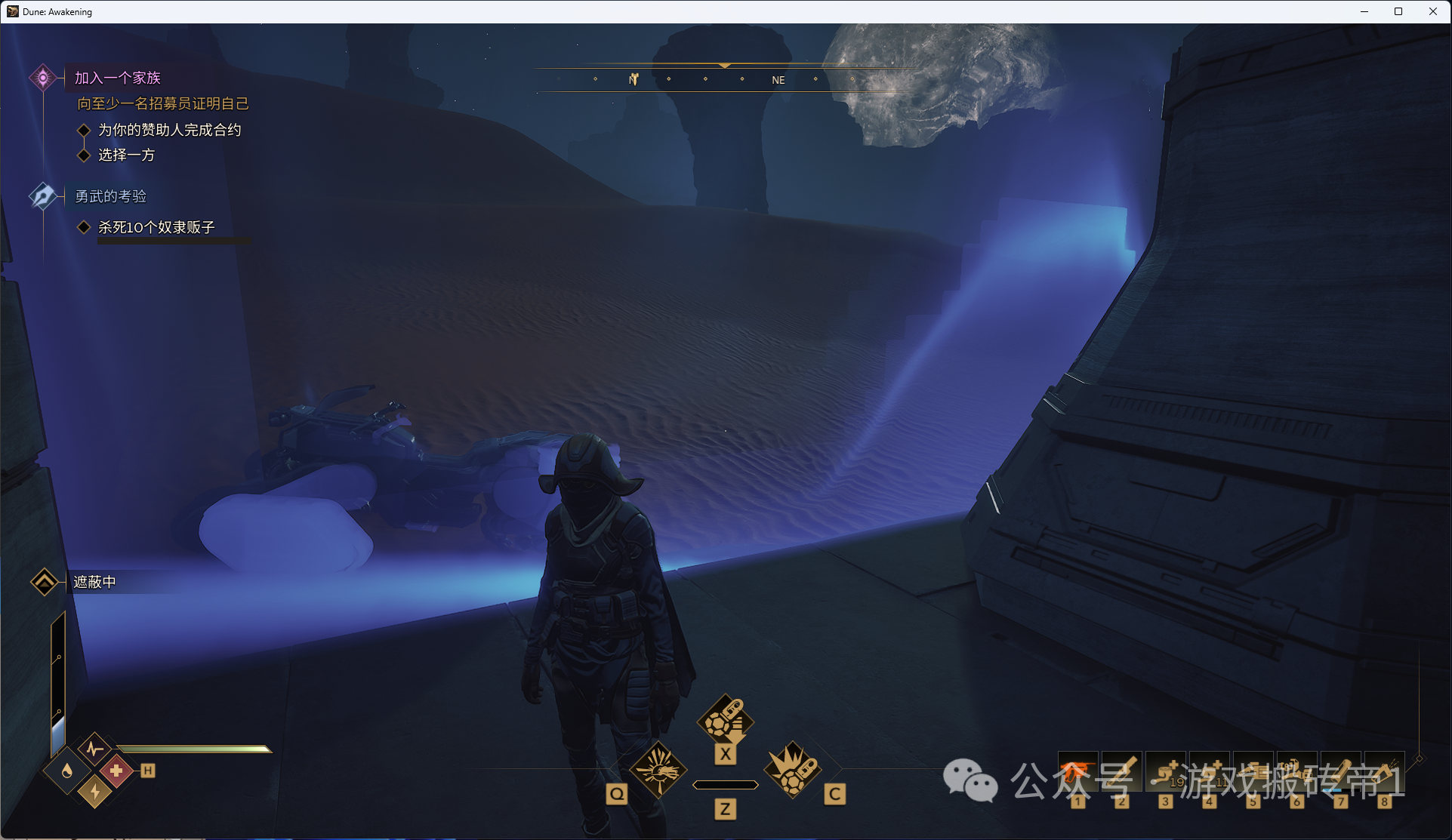Click the compass bar at top
1452x840 pixels.
tap(725, 79)
